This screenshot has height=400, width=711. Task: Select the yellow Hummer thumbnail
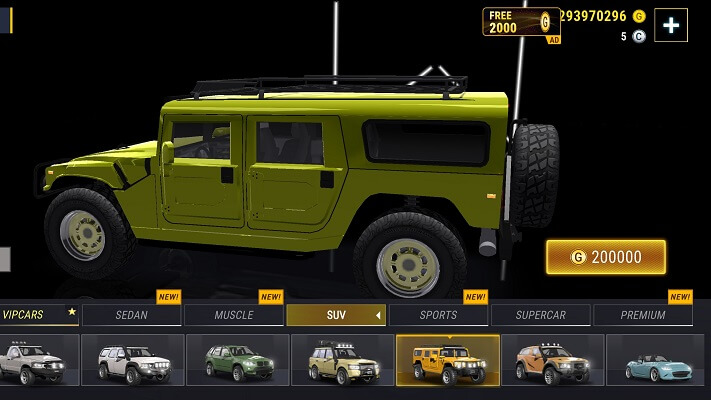pos(448,361)
